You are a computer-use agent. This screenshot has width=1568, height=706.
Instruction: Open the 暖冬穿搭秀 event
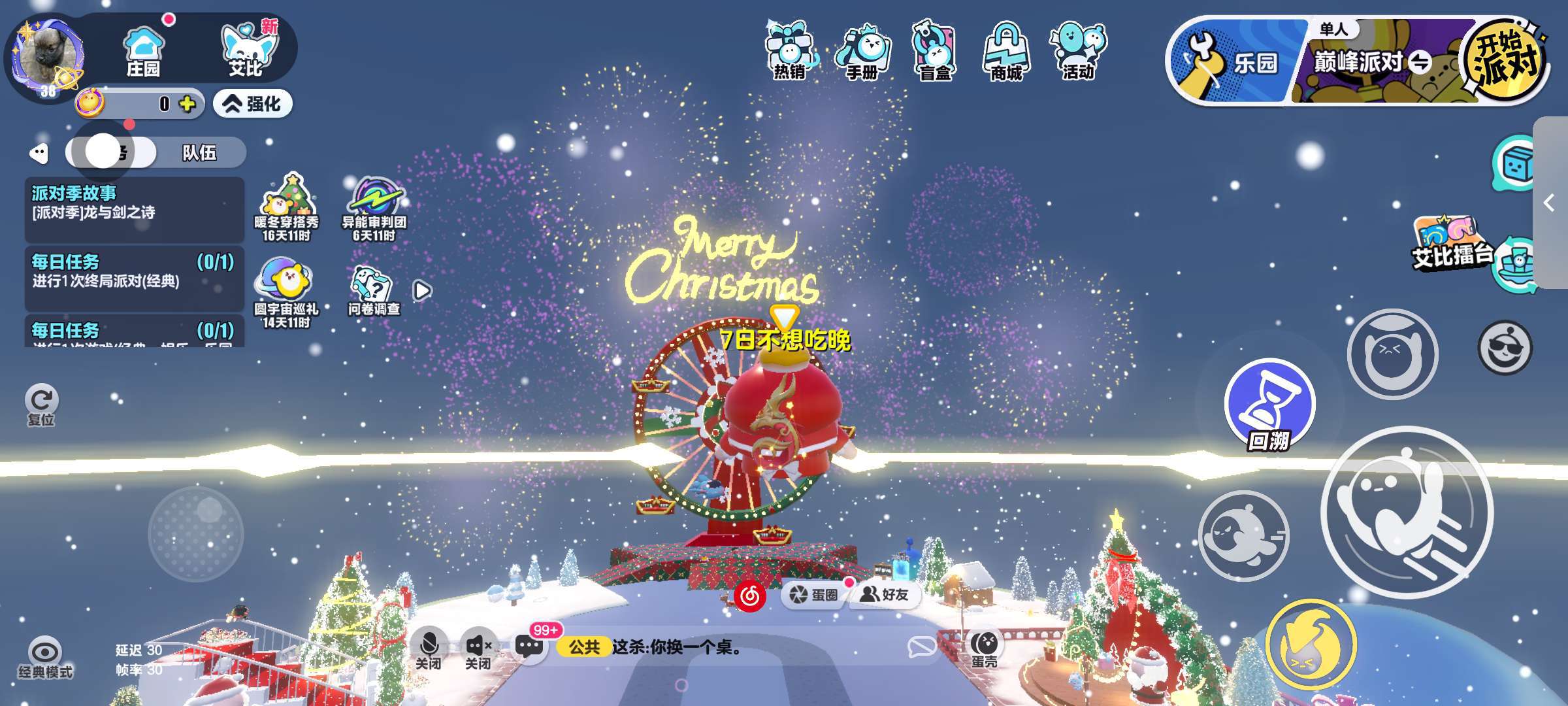pos(286,207)
